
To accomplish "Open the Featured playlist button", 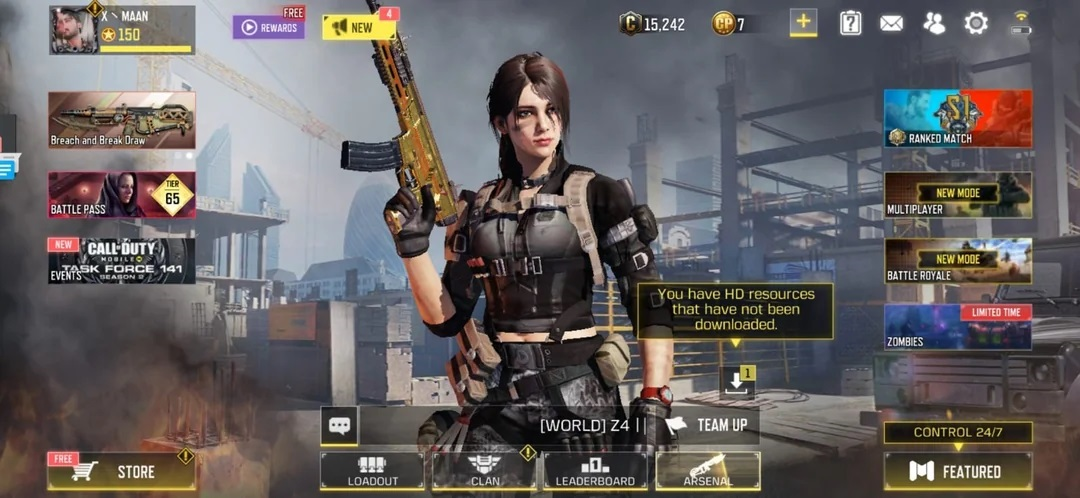I will pyautogui.click(x=957, y=471).
